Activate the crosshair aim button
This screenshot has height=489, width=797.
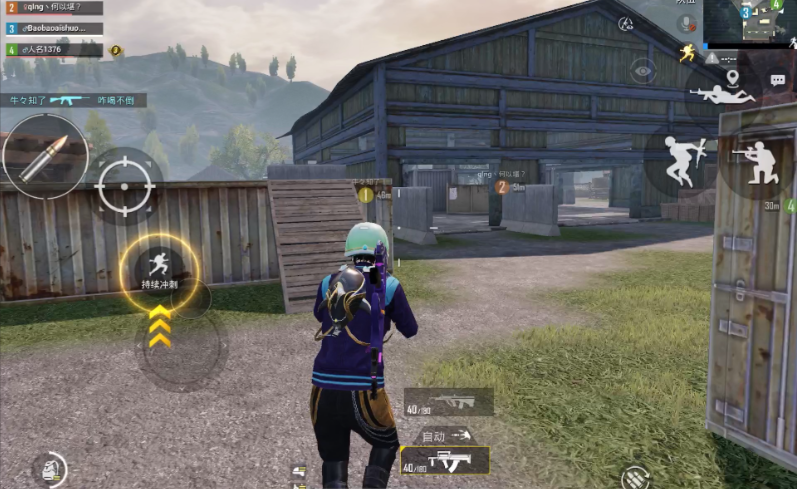tap(125, 187)
